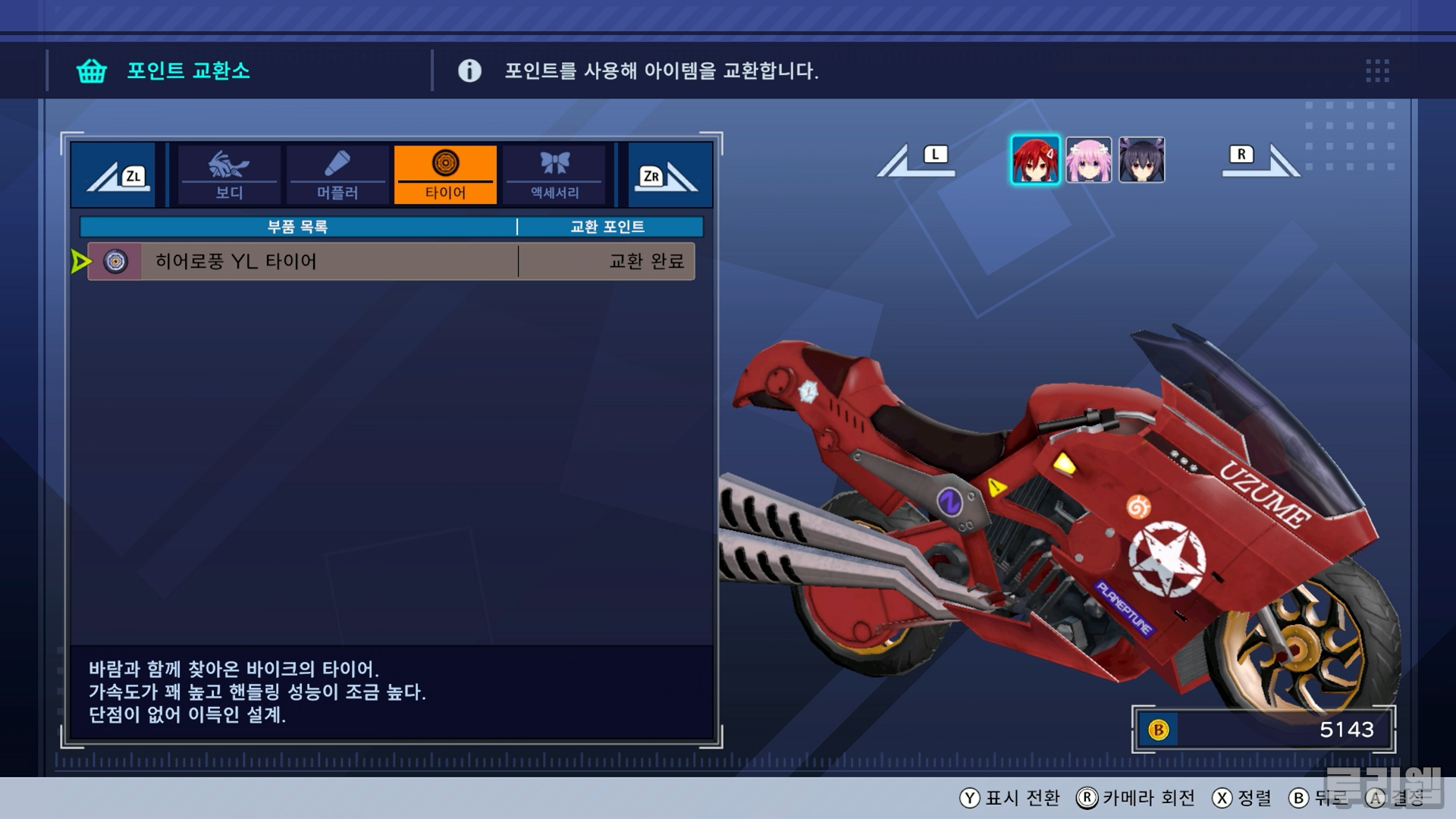1456x819 pixels.
Task: Choose the dark-haired character portrait
Action: [x=1141, y=160]
